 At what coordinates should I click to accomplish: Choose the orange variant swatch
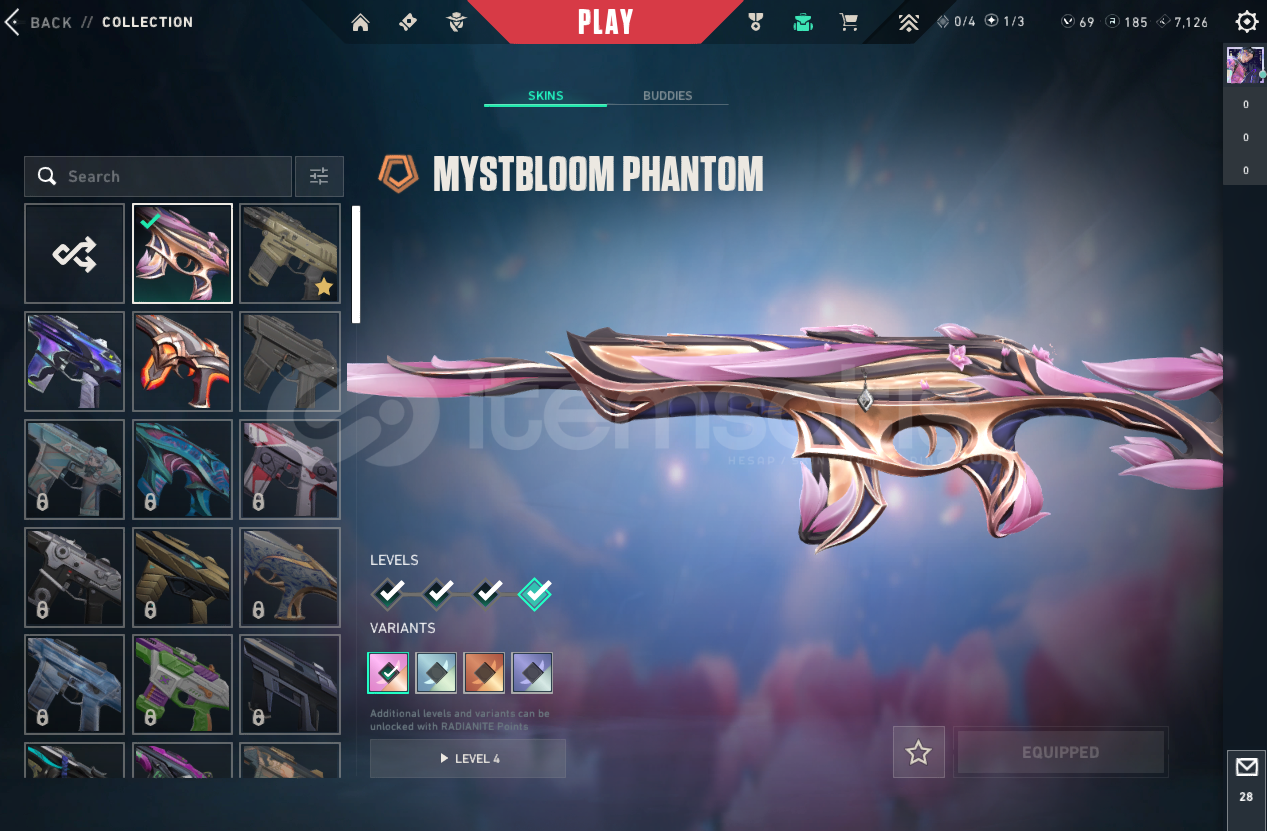484,673
